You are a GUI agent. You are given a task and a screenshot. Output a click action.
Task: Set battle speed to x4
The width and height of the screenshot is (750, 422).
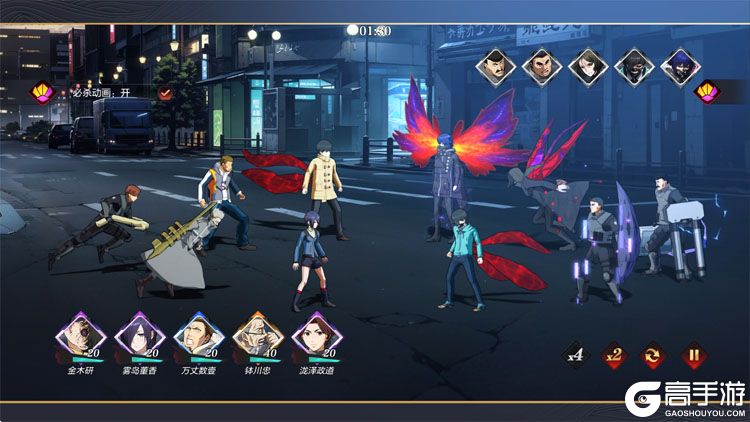[x=574, y=355]
